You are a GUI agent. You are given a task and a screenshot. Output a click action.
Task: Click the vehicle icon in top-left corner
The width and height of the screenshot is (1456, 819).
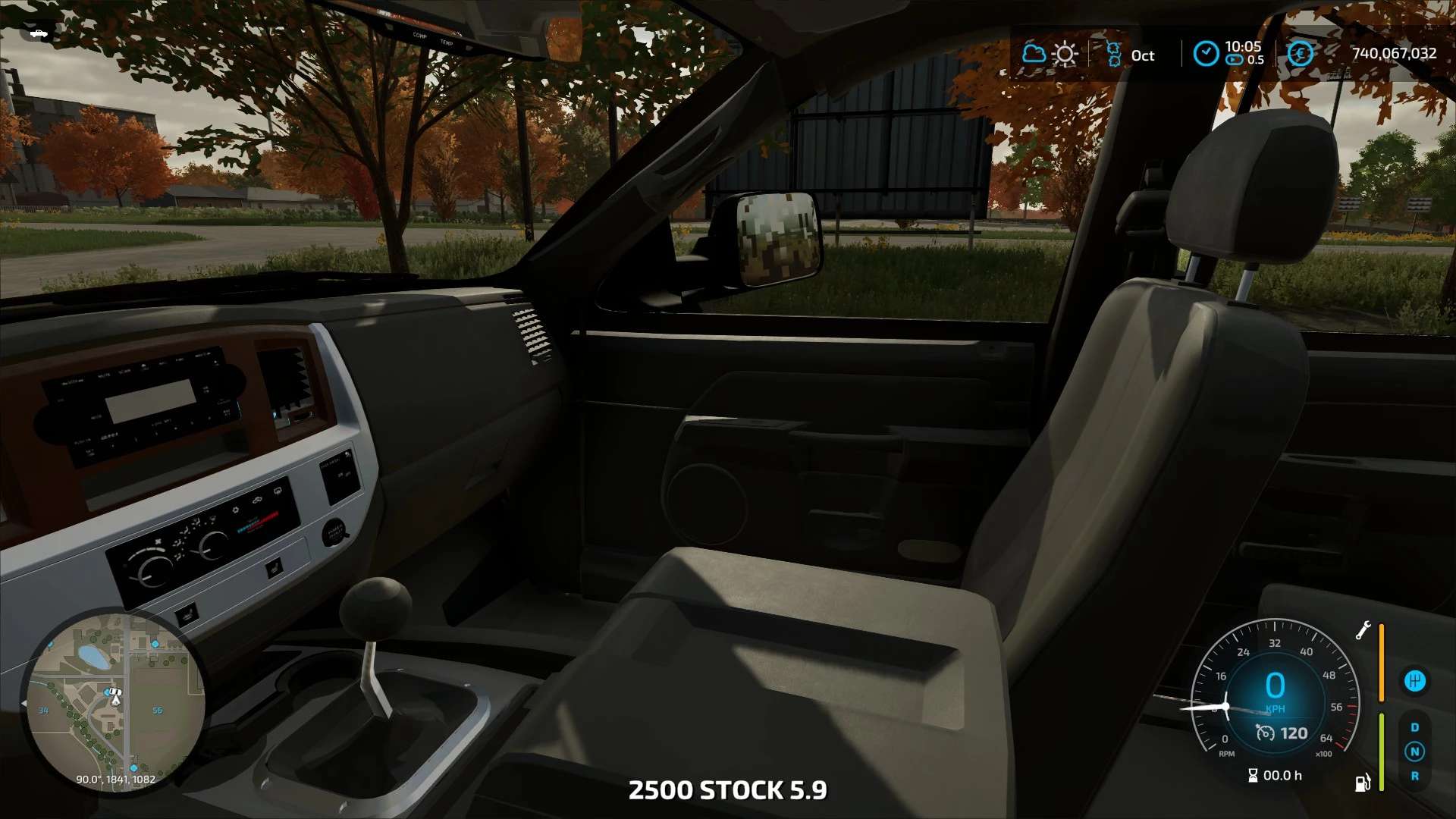click(36, 33)
